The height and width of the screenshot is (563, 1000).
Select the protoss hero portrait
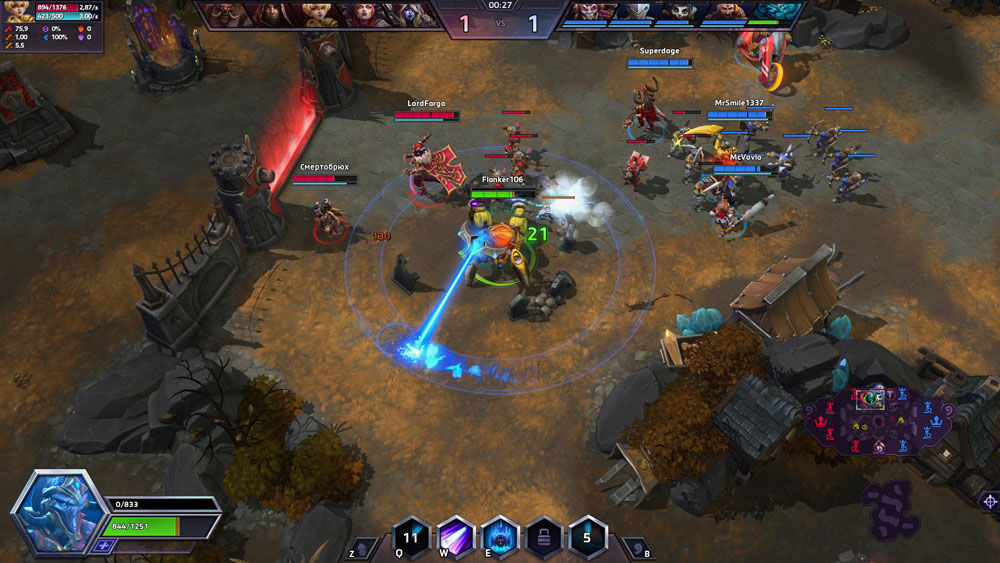pyautogui.click(x=59, y=510)
